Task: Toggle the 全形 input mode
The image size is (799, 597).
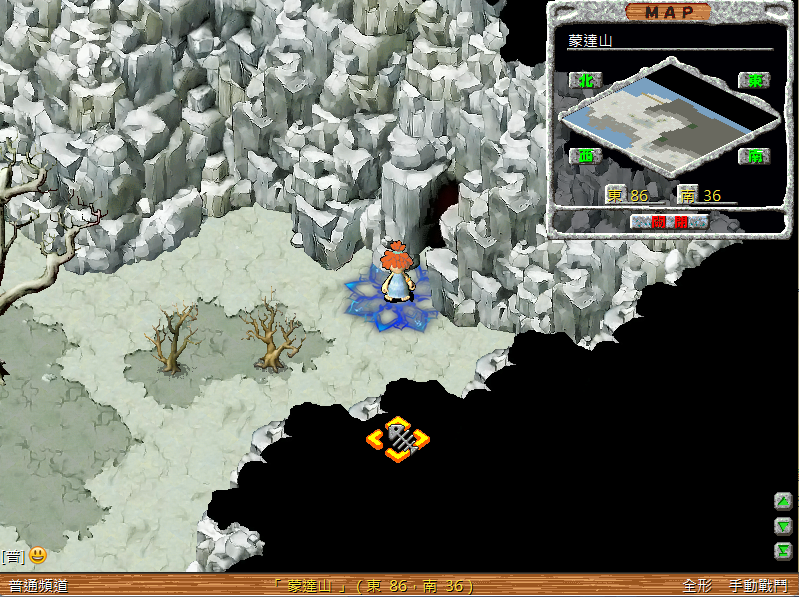Action: pyautogui.click(x=697, y=586)
